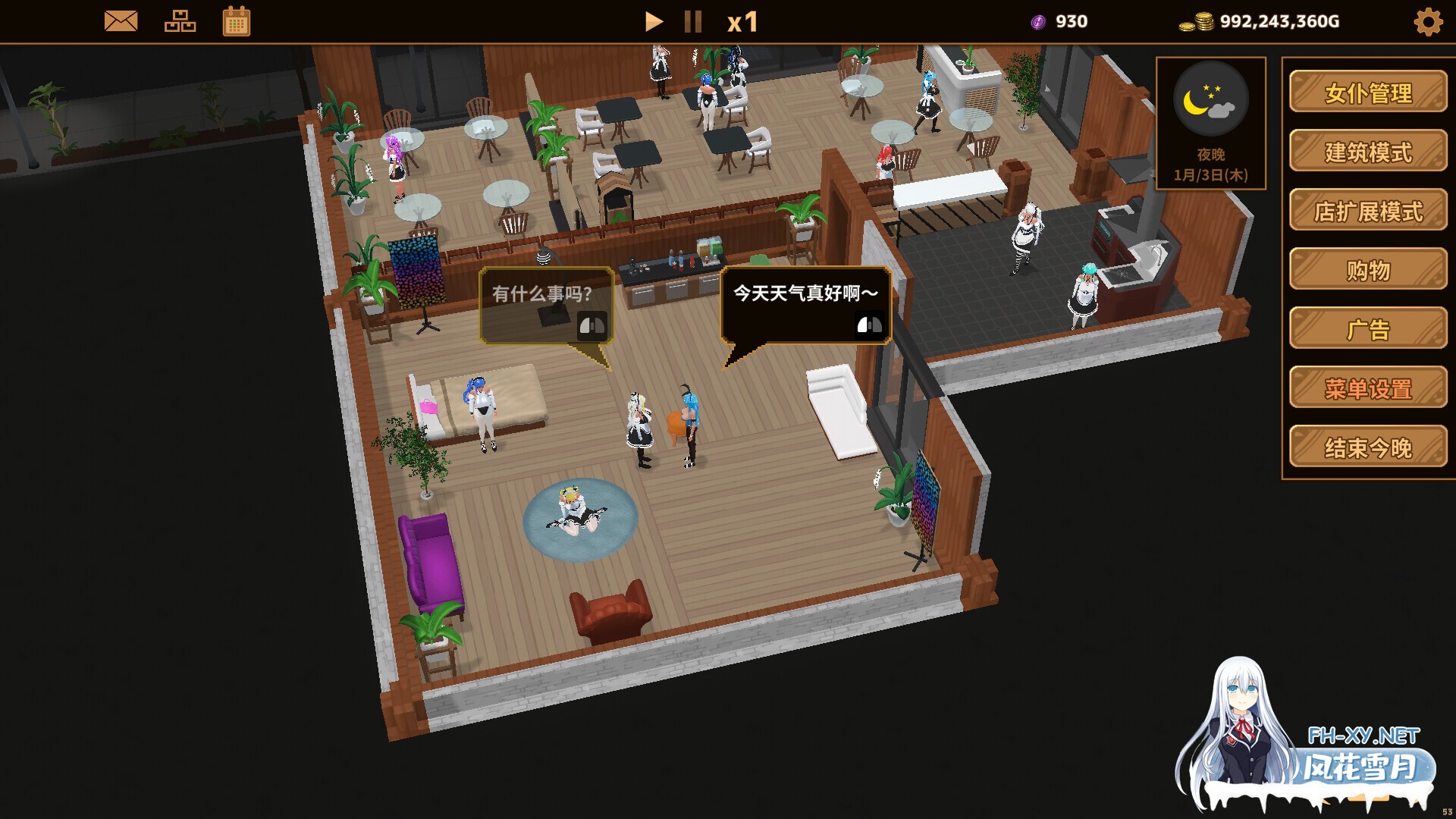
Task: Open 菜单设置 menu settings
Action: 1367,388
